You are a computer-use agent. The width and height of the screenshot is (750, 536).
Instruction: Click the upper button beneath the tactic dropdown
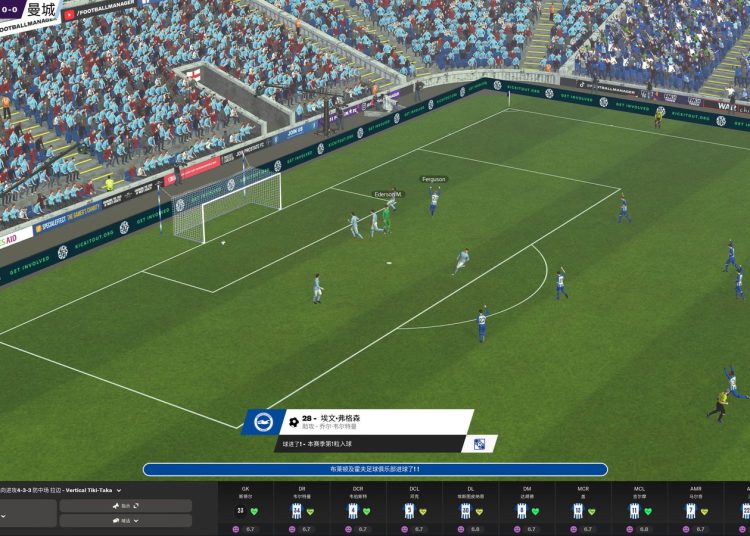(x=125, y=506)
